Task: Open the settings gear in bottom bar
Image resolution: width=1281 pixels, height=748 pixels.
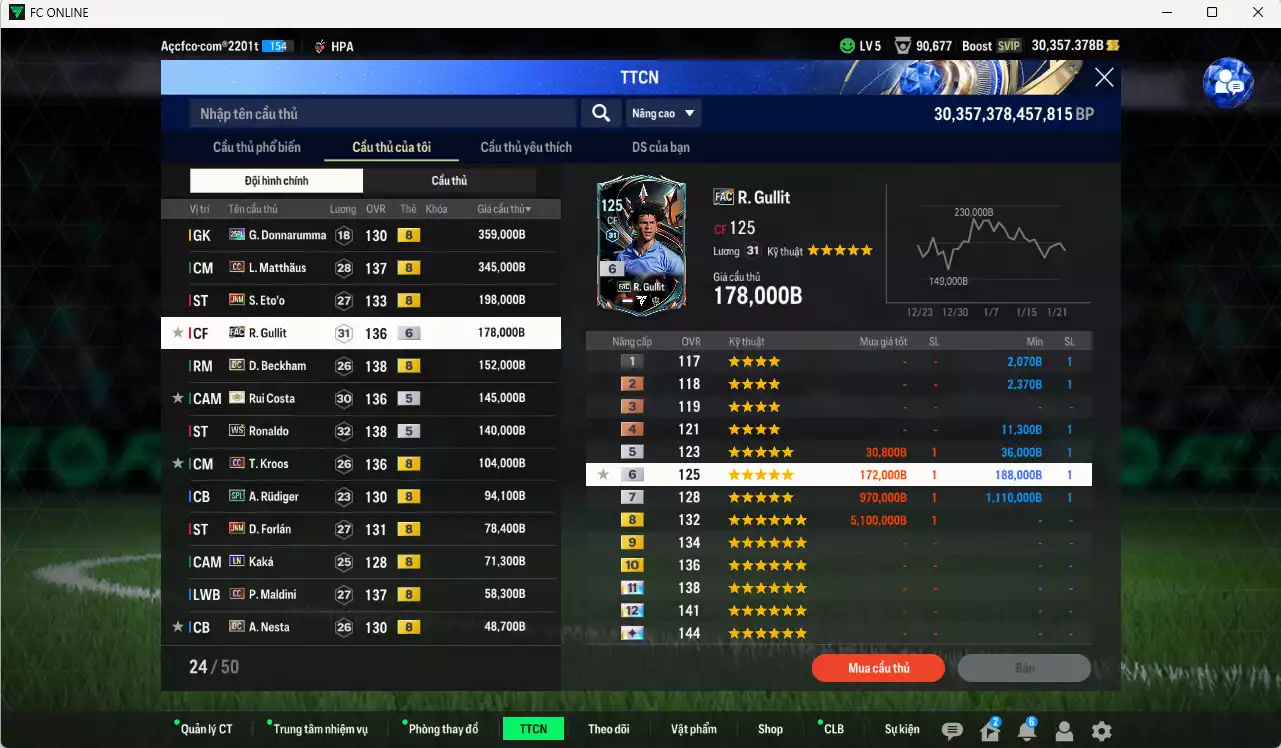Action: tap(1101, 731)
